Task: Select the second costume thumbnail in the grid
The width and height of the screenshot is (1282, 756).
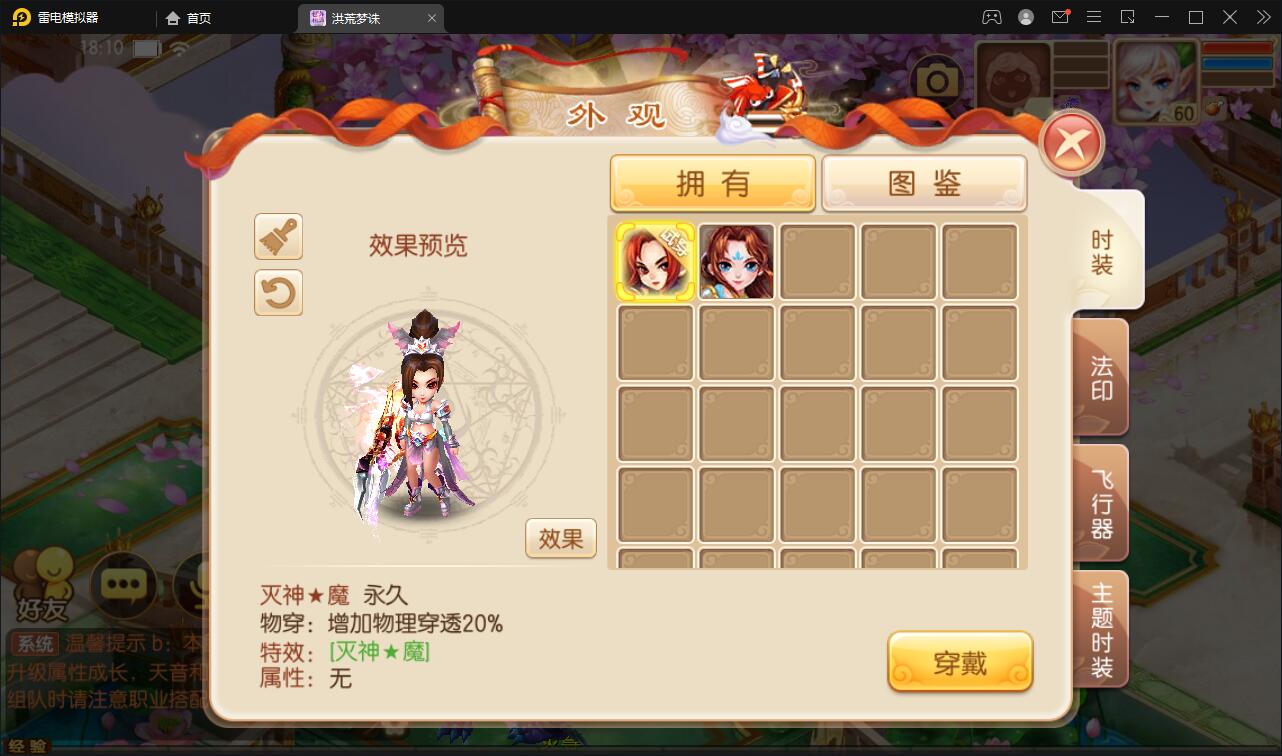Action: tap(736, 261)
